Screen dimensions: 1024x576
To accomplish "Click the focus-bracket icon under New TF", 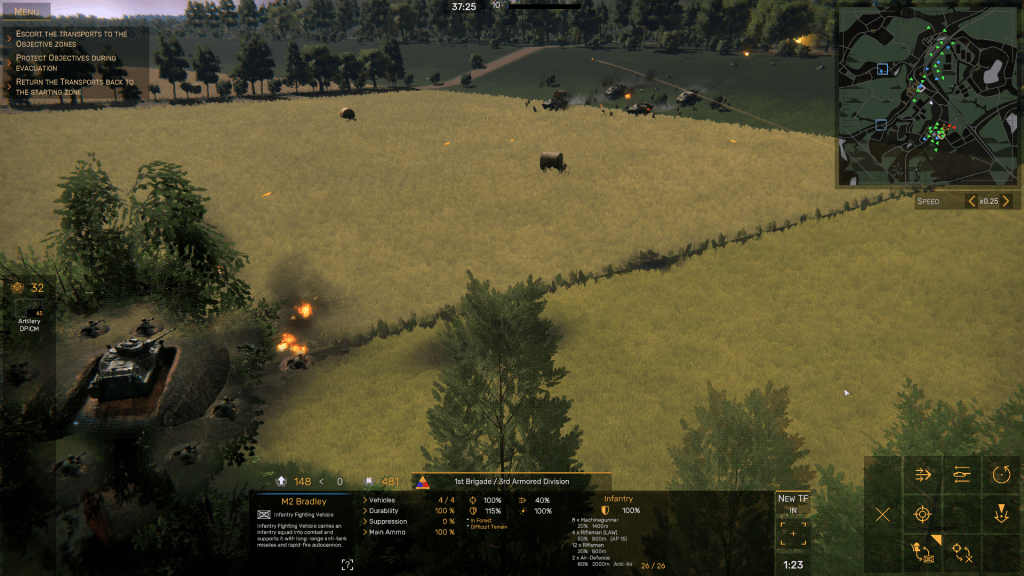I will (793, 534).
